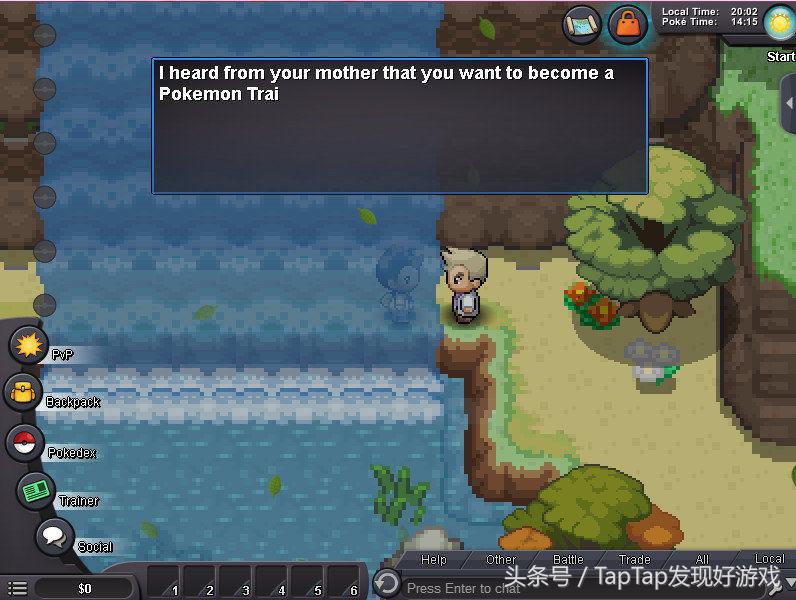Open the Backpack
Screen dimensions: 796x600
pyautogui.click(x=22, y=393)
